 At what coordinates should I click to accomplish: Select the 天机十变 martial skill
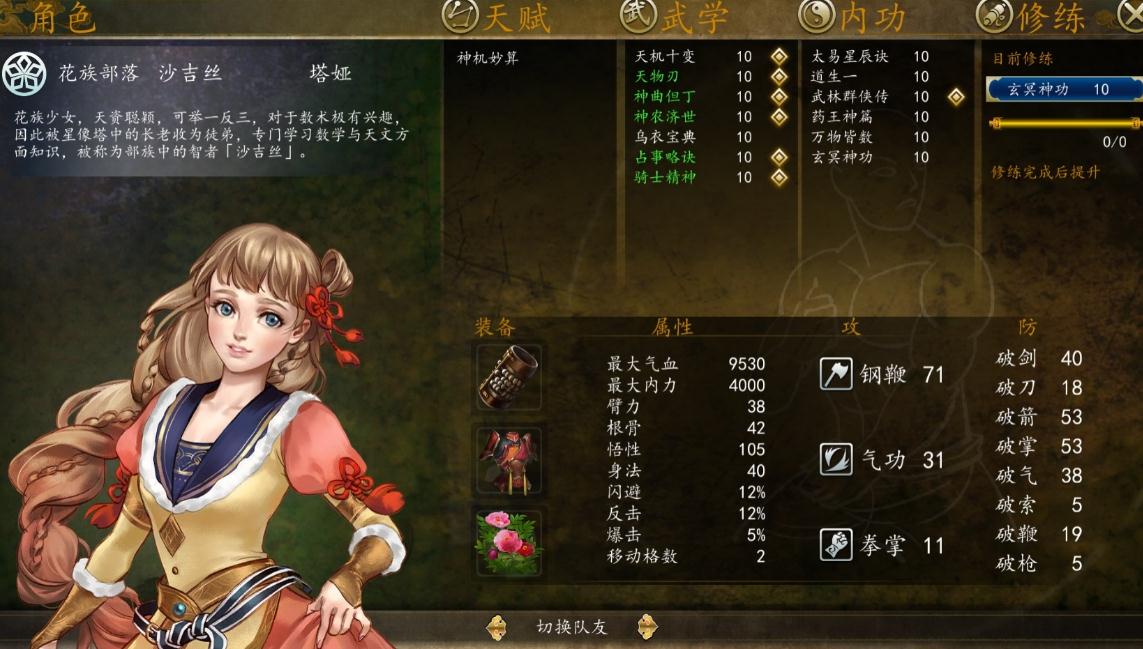665,57
